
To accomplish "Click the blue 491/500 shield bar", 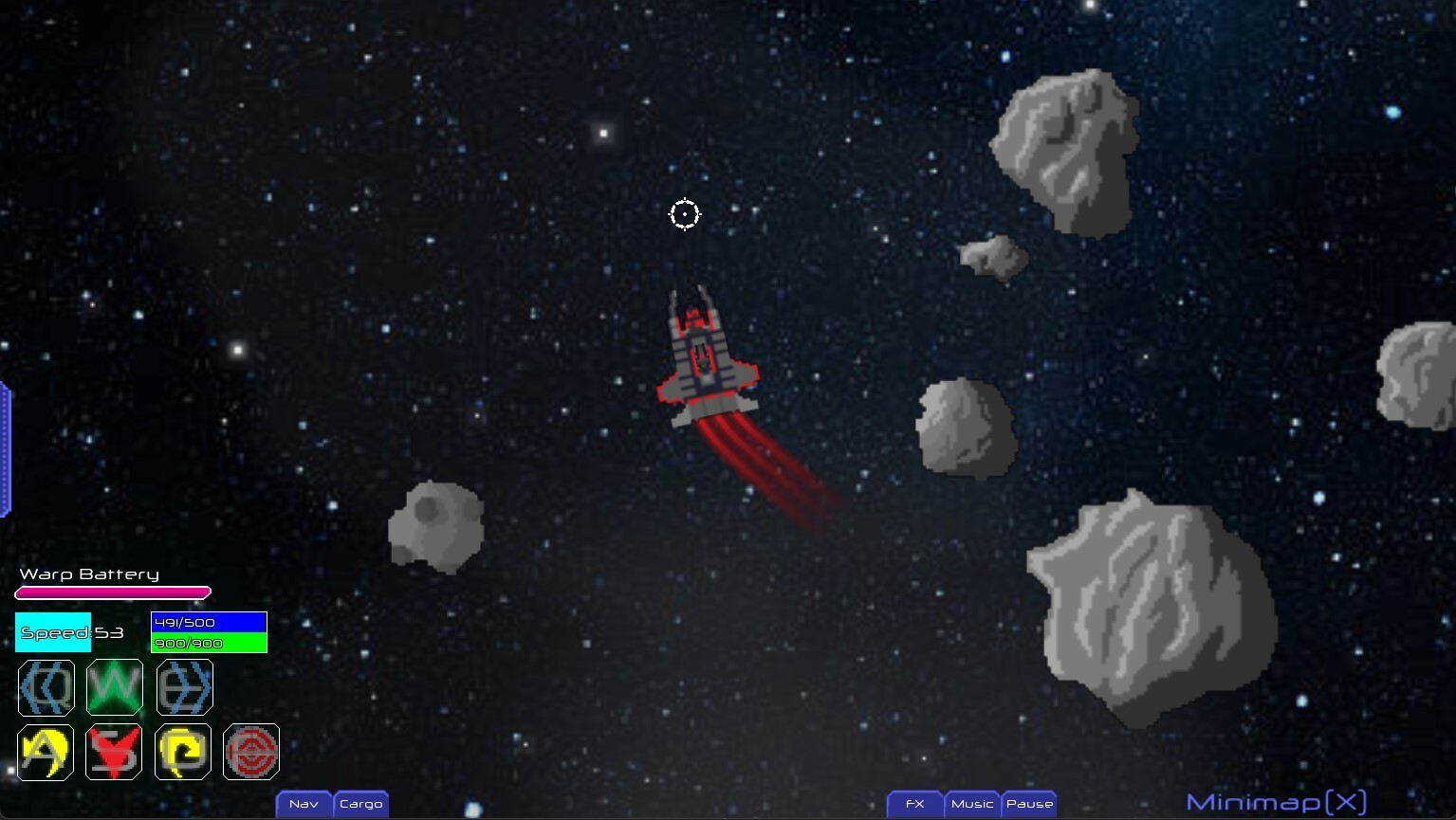I will [208, 622].
